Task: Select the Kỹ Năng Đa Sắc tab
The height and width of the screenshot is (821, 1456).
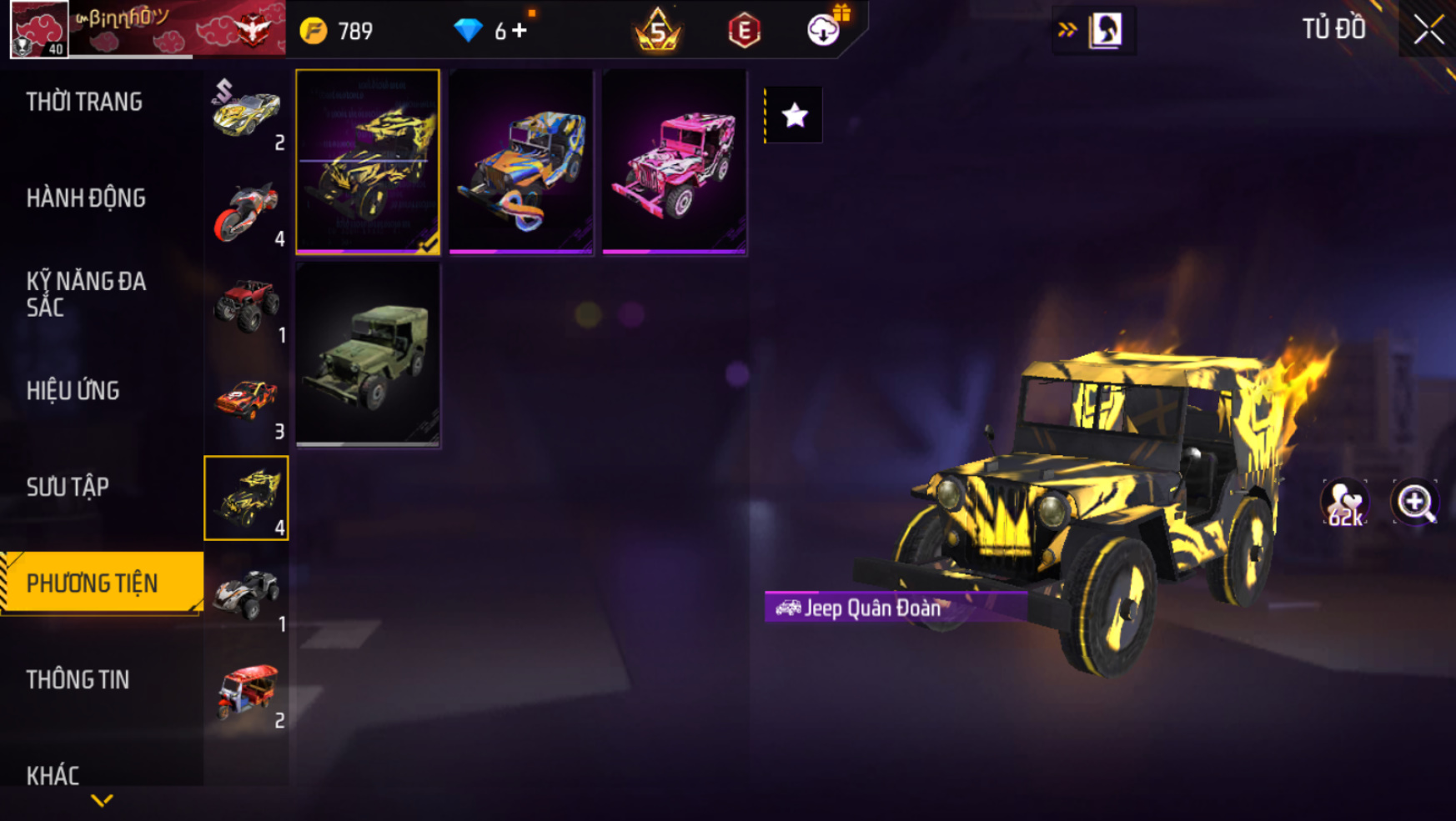Action: [86, 293]
